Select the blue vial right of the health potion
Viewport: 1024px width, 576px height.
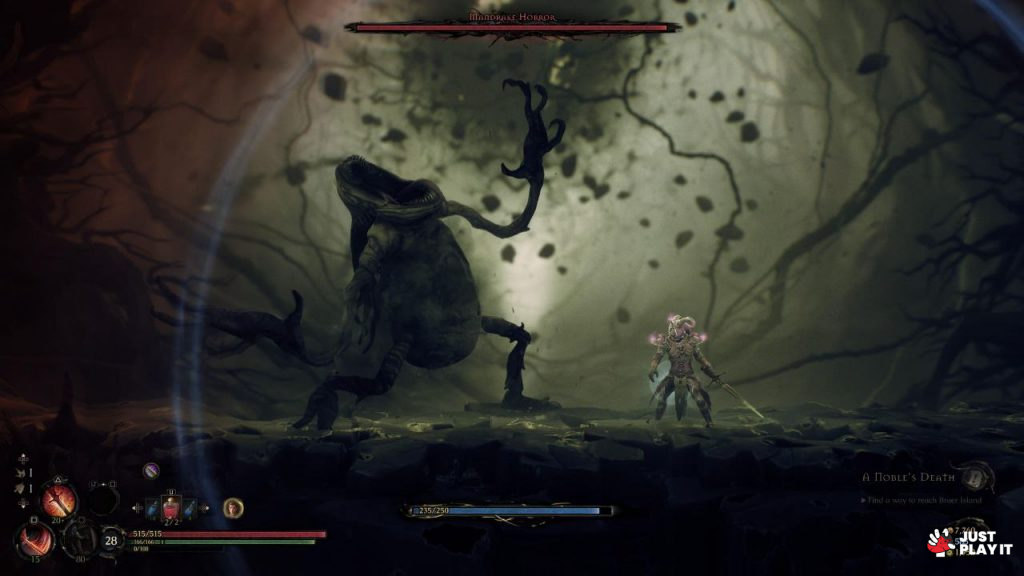(x=189, y=509)
